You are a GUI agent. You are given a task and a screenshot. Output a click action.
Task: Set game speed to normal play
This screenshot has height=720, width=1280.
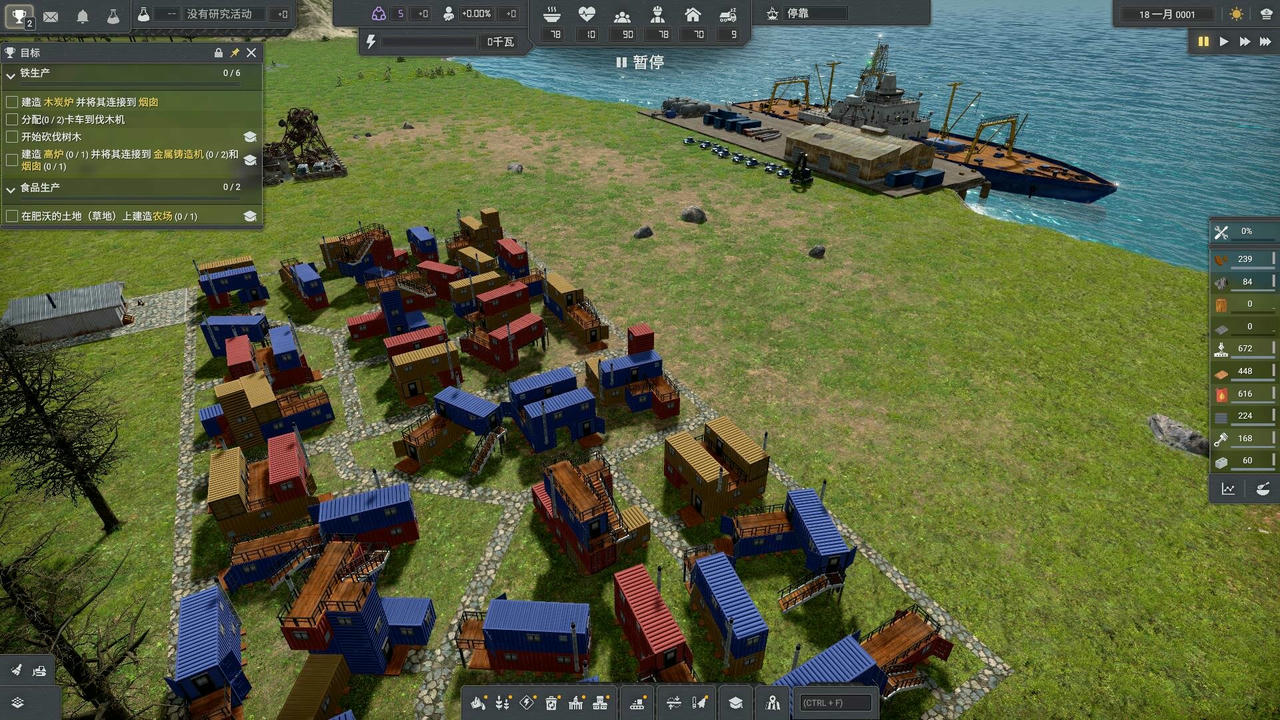click(x=1223, y=42)
